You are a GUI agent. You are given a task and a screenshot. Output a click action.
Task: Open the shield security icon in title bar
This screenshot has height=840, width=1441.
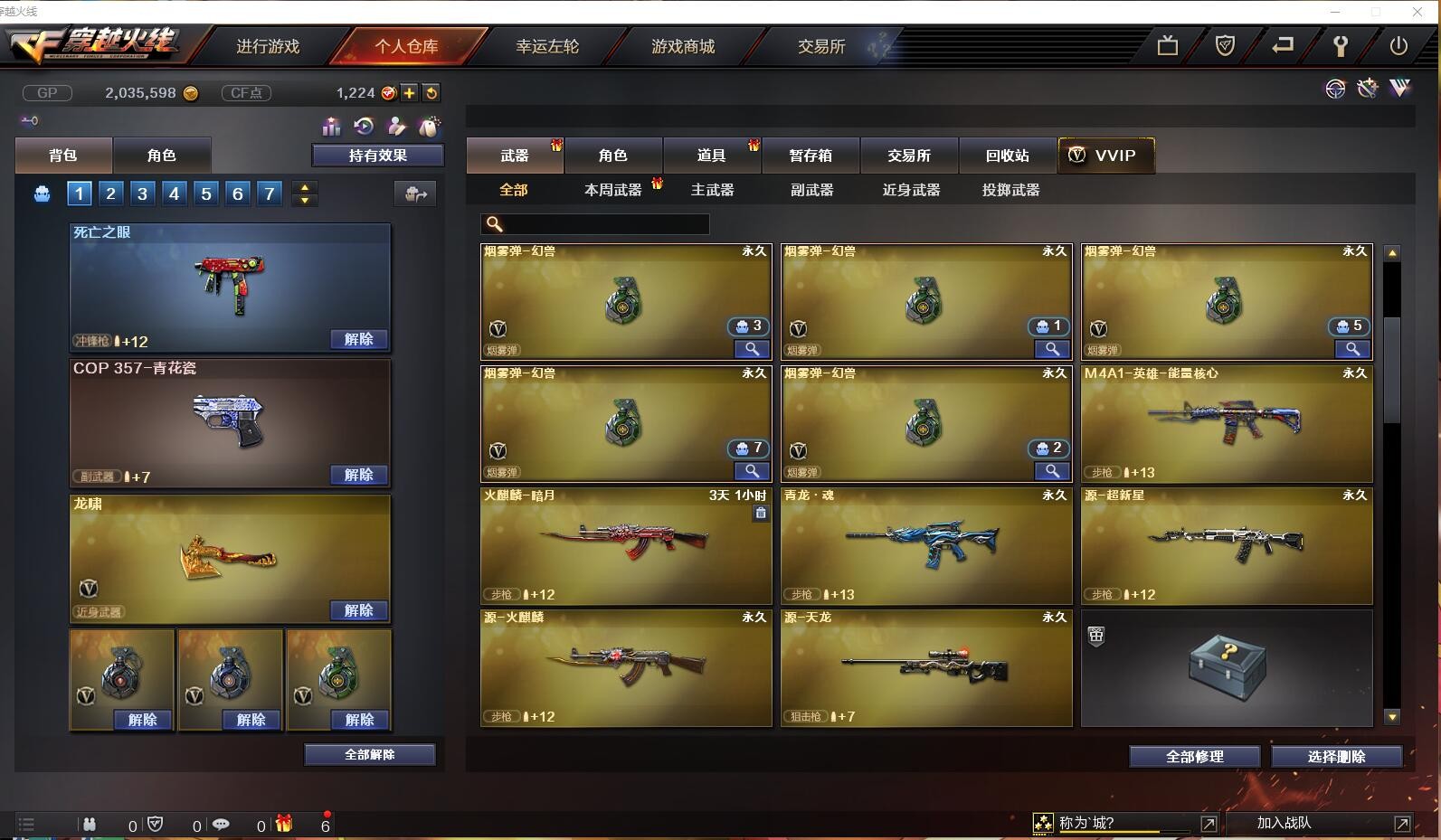tap(1224, 43)
